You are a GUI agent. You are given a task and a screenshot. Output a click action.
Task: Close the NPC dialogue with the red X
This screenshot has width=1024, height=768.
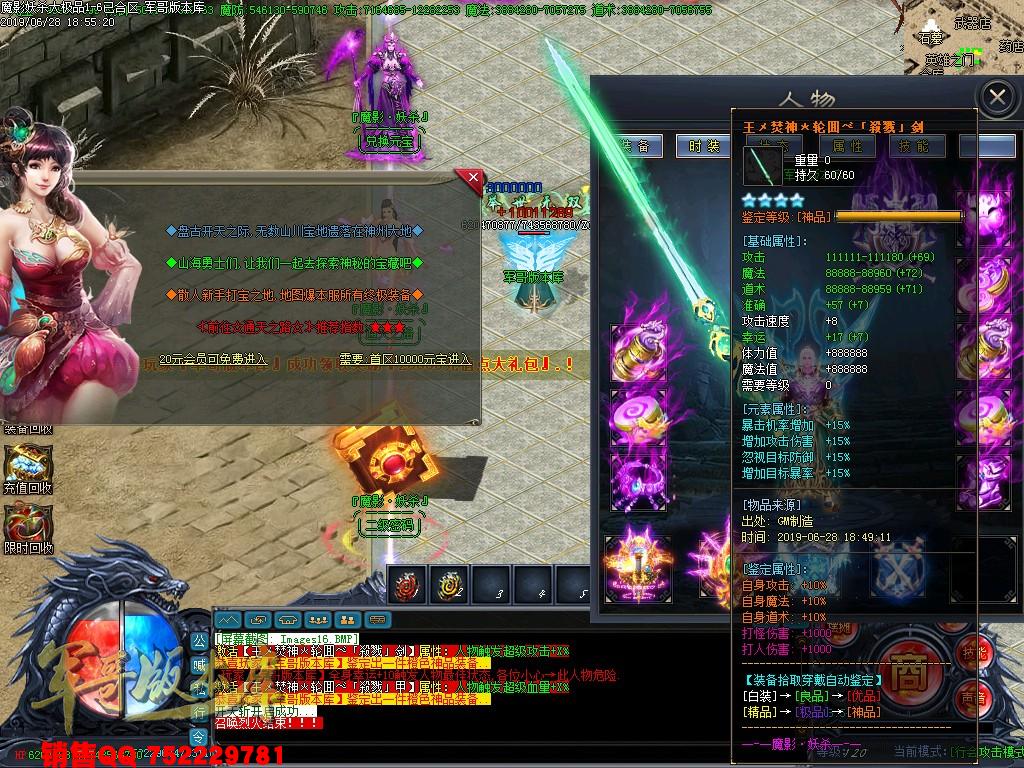469,178
